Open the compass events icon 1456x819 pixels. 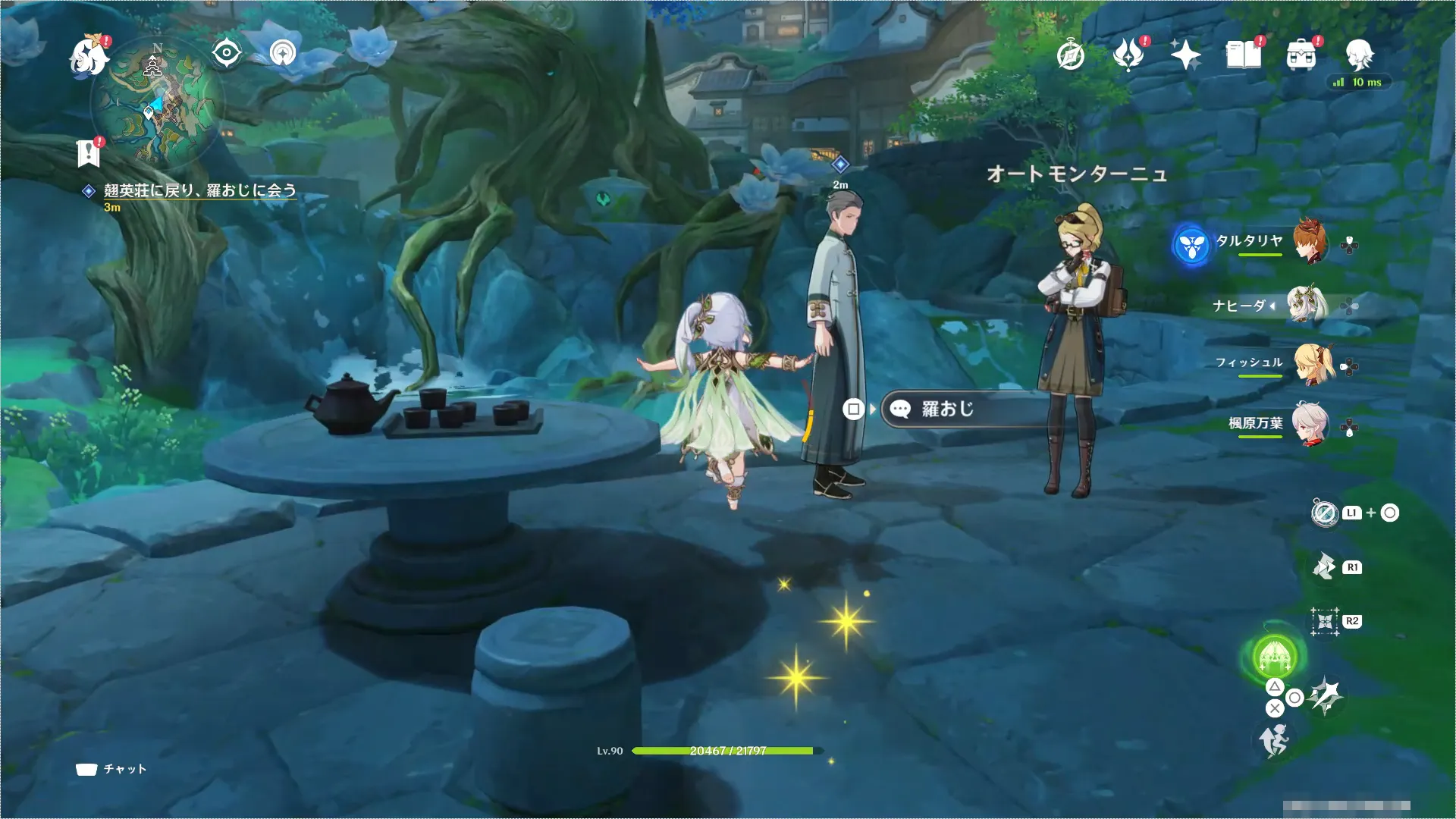[x=1071, y=55]
